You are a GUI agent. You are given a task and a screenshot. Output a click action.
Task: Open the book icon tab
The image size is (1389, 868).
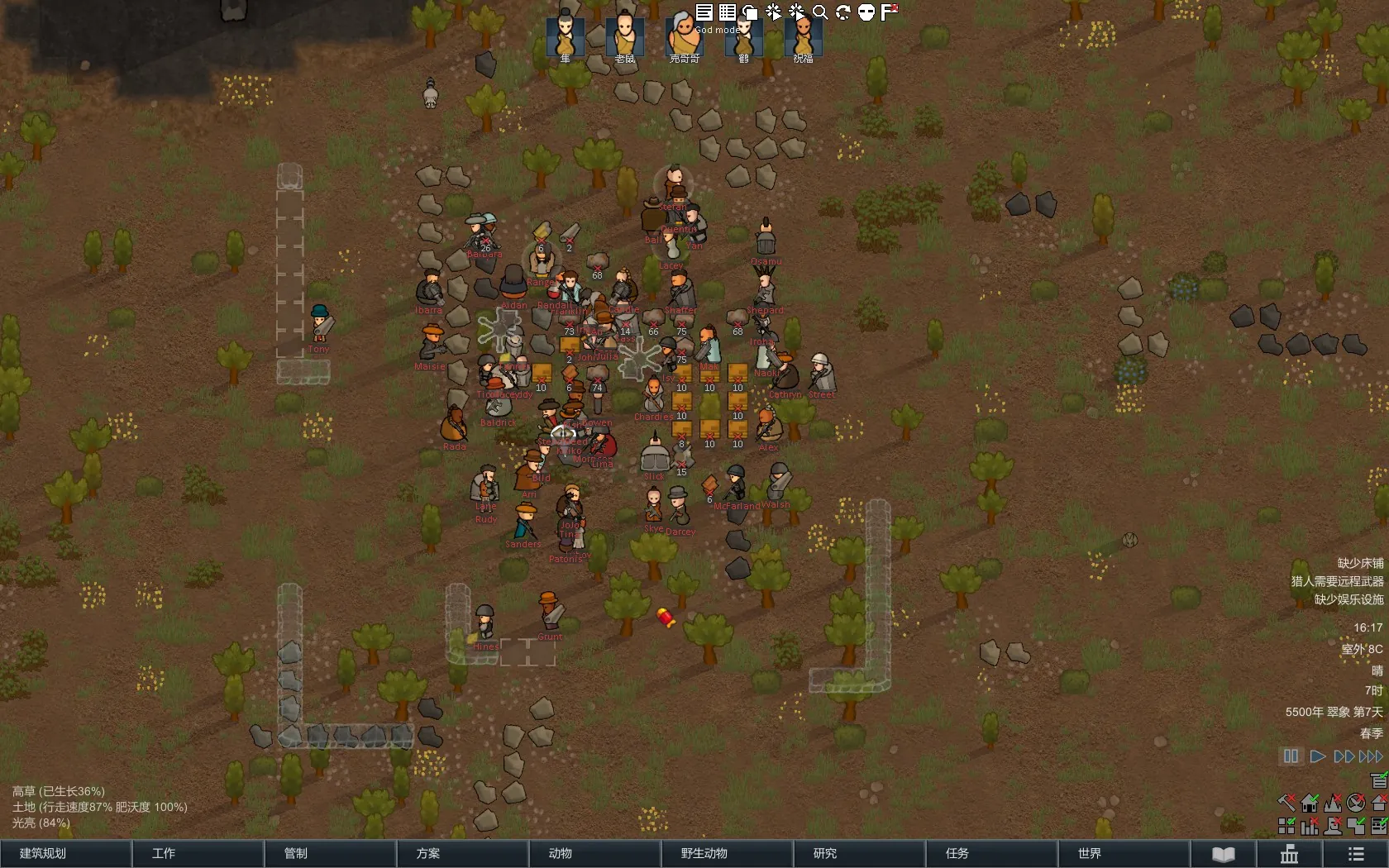(1224, 854)
